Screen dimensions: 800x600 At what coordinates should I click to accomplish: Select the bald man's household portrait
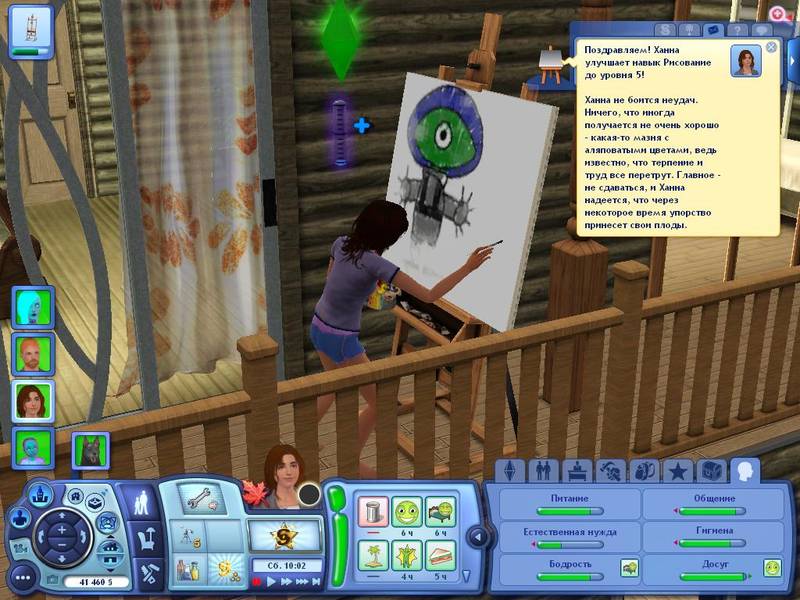click(27, 353)
